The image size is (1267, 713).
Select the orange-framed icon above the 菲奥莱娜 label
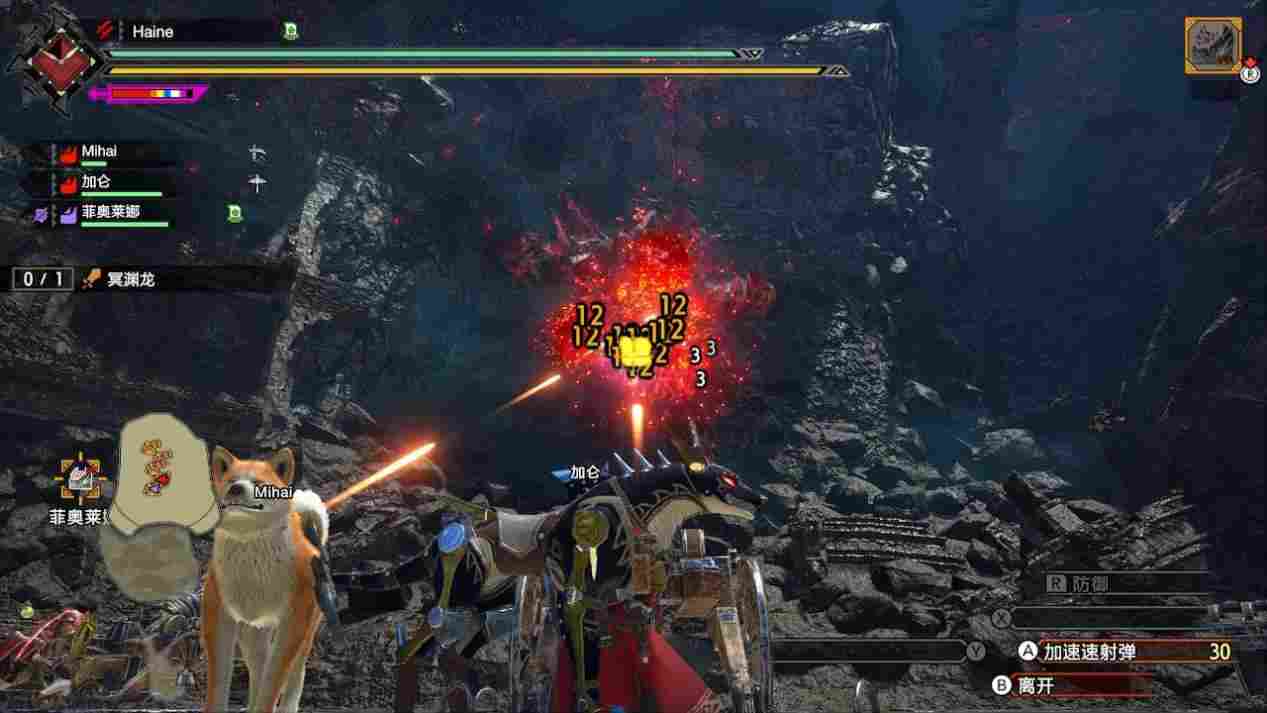click(x=82, y=480)
